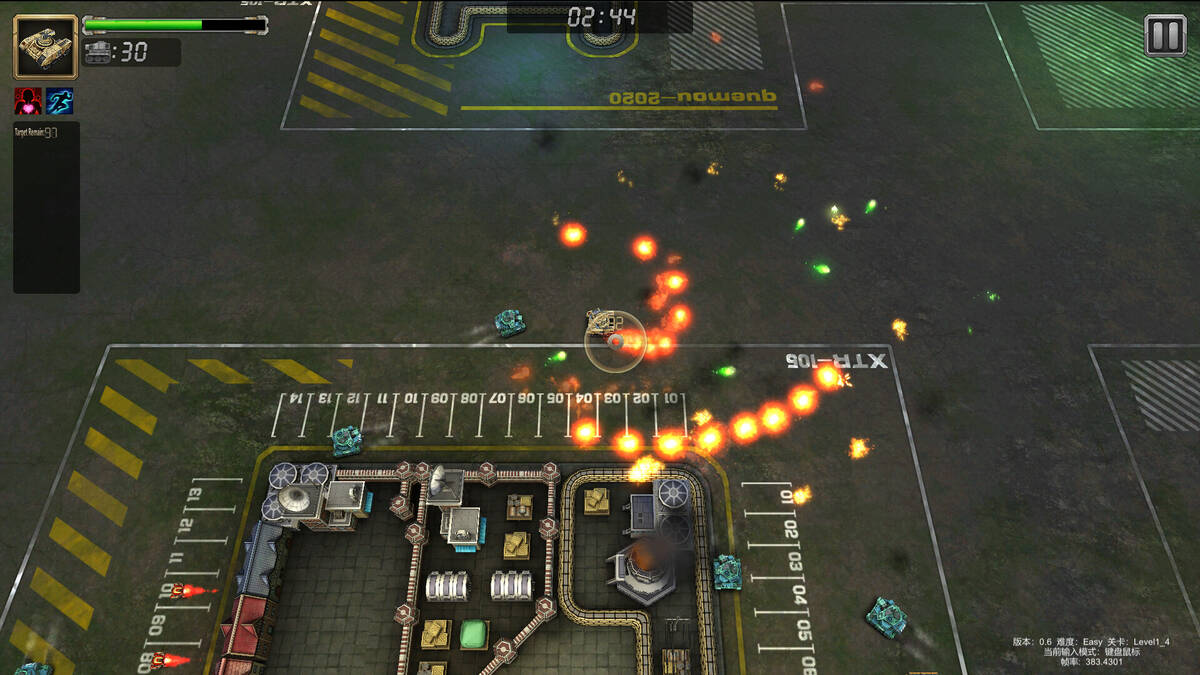The height and width of the screenshot is (675, 1200).
Task: Pause the game with the pause button
Action: (x=1165, y=36)
